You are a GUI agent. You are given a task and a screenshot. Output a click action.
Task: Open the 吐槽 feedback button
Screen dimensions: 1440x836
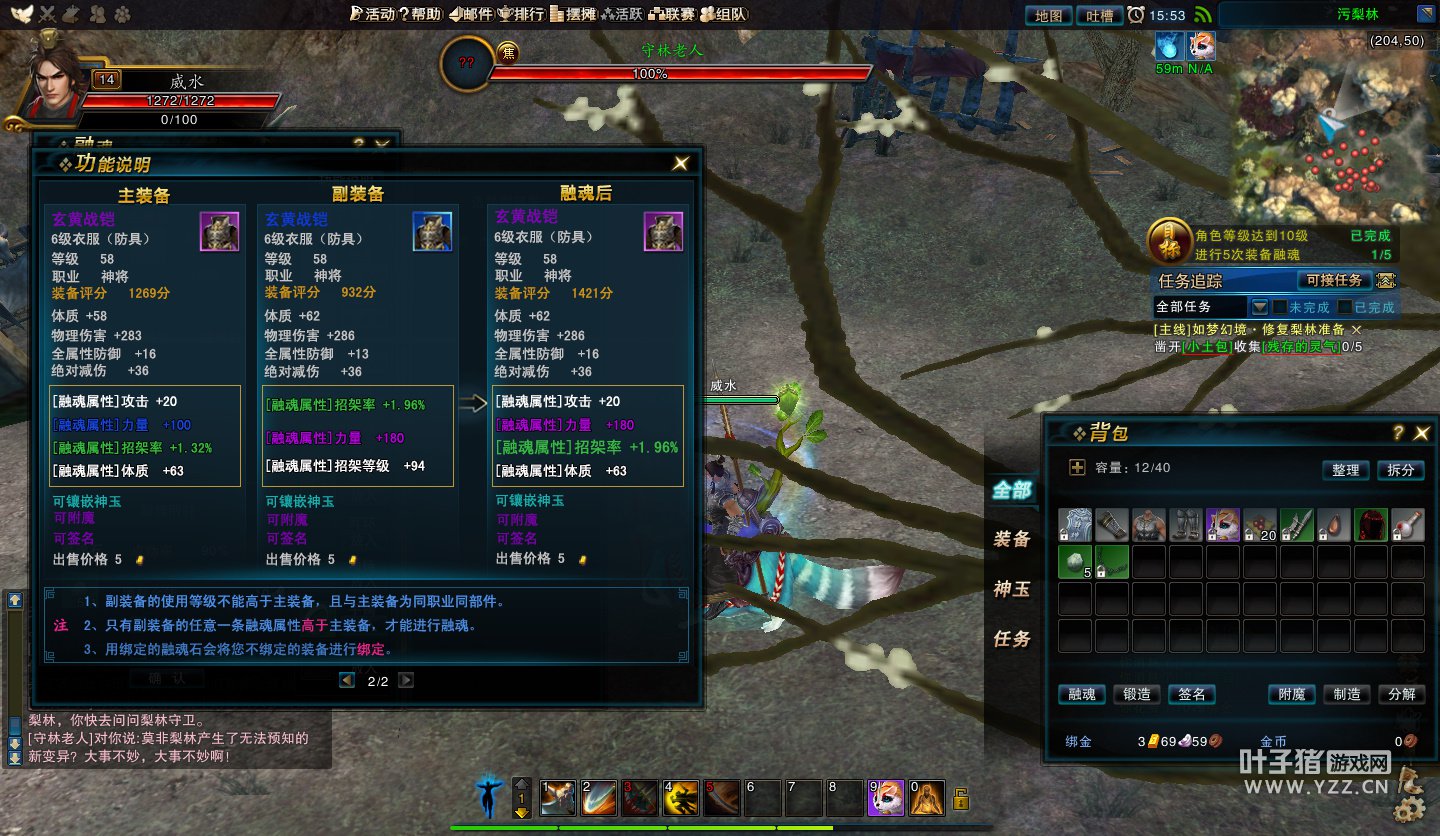1100,15
